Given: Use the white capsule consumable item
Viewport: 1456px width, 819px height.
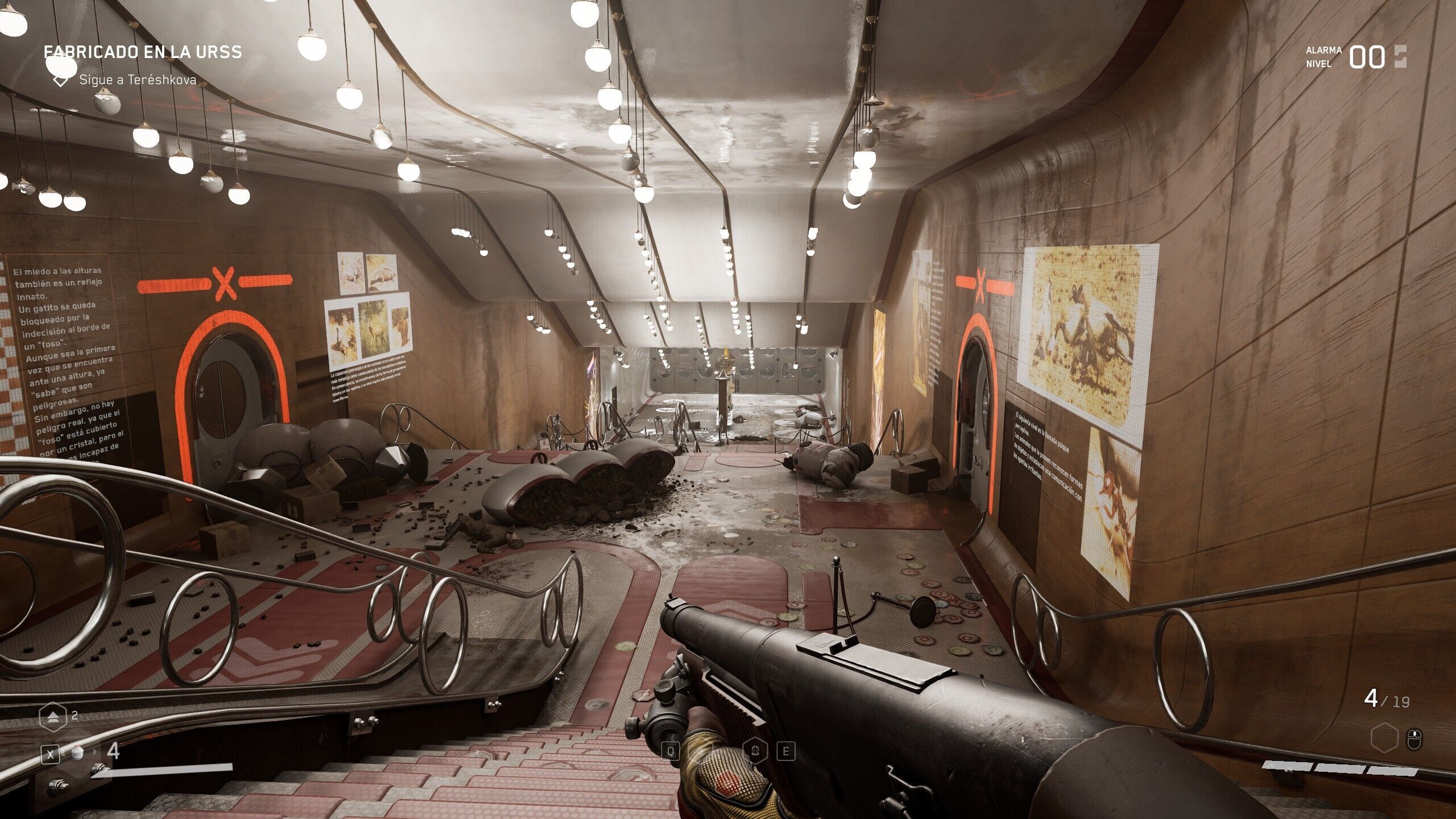Looking at the screenshot, I should (77, 752).
